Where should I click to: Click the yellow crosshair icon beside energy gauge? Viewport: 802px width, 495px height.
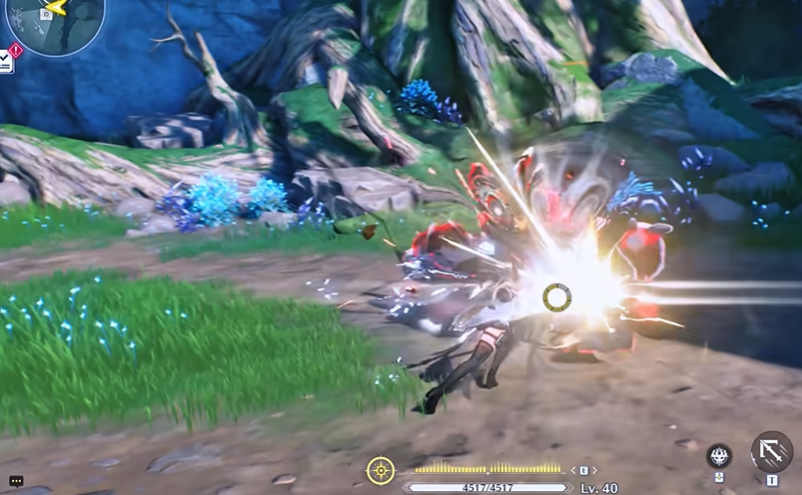pyautogui.click(x=380, y=469)
